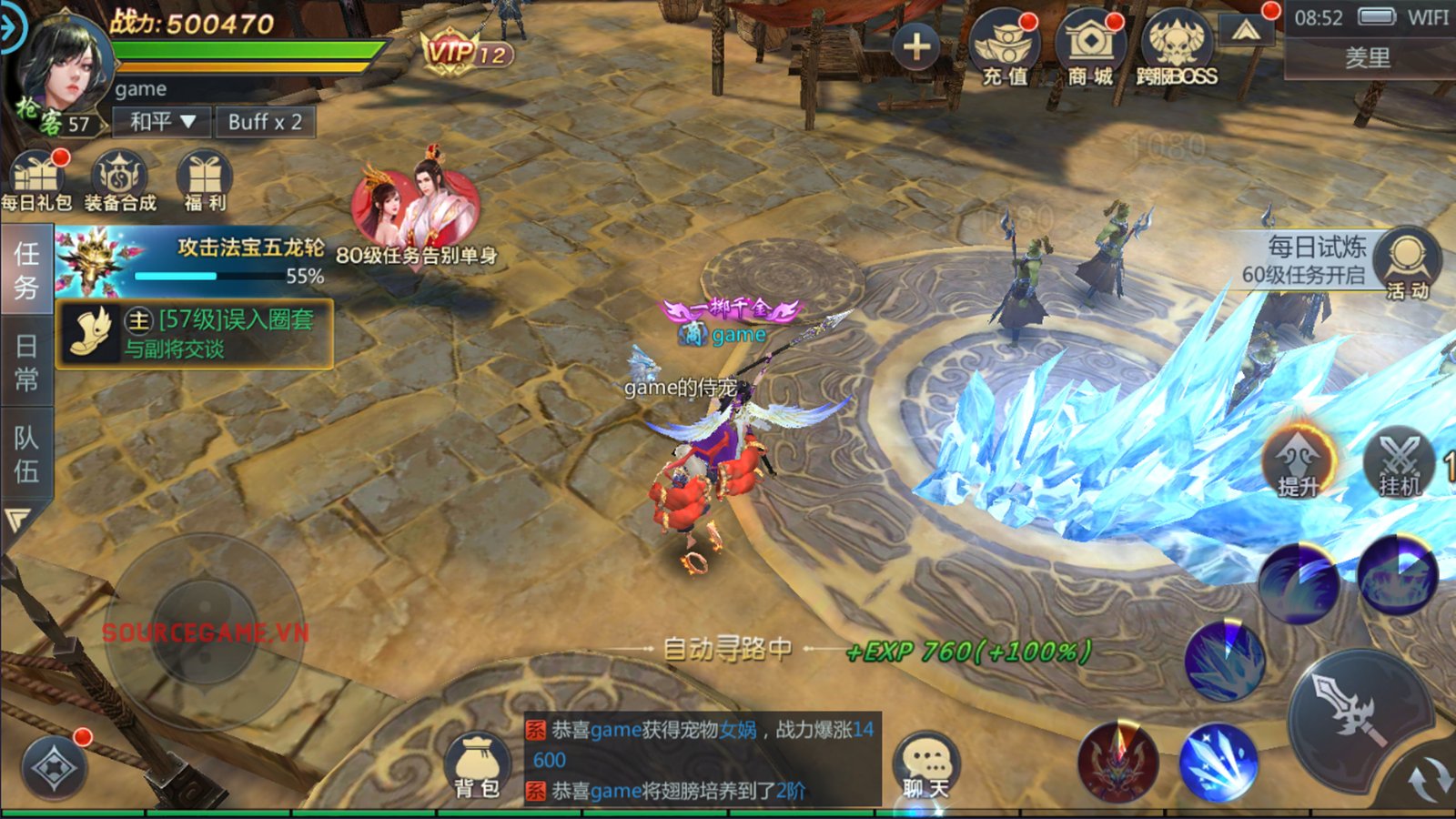Viewport: 1456px width, 819px height.
Task: Open the 跨服BOSS menu
Action: 1177,49
